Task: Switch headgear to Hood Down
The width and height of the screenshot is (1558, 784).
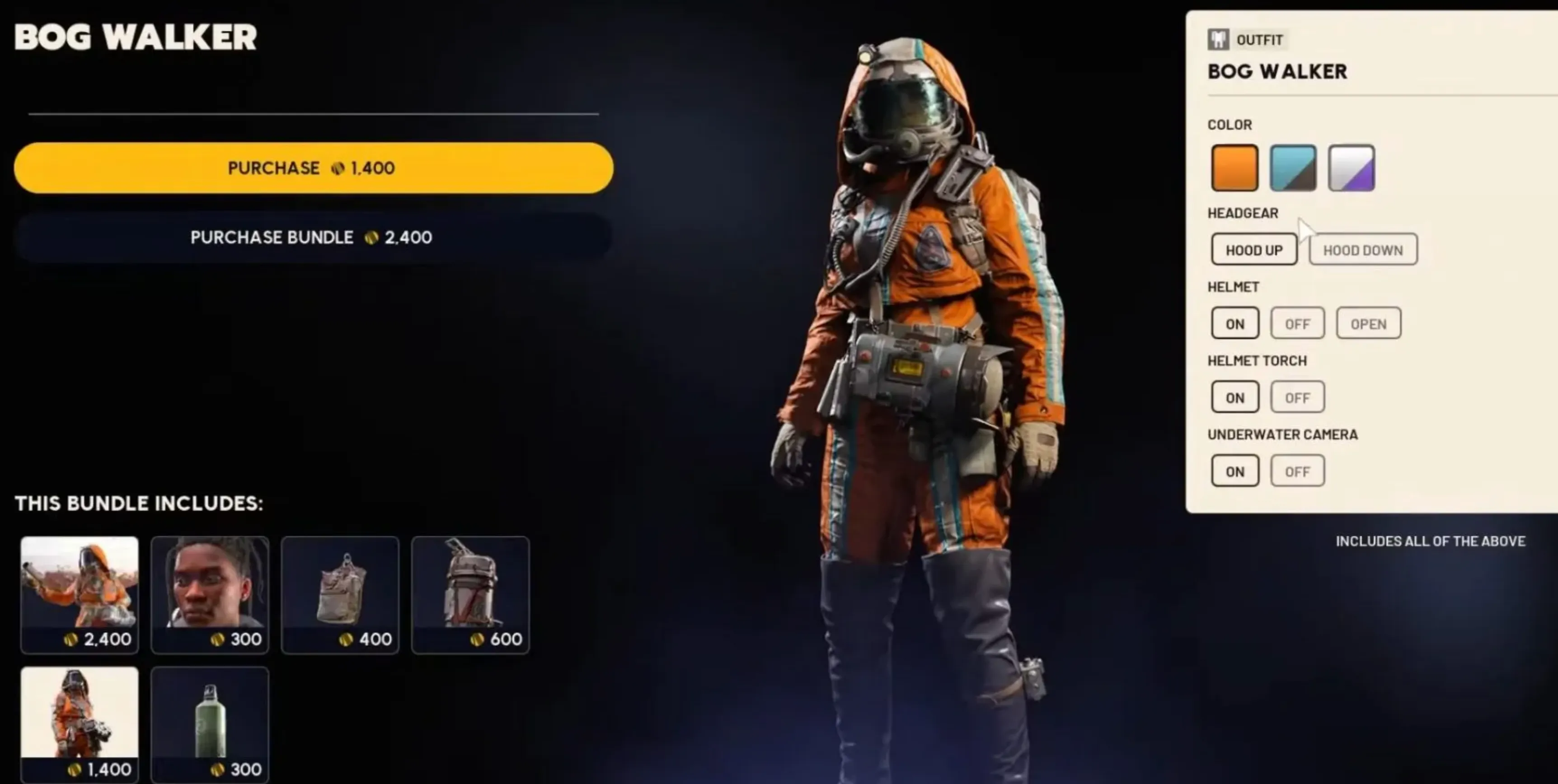Action: pos(1363,250)
